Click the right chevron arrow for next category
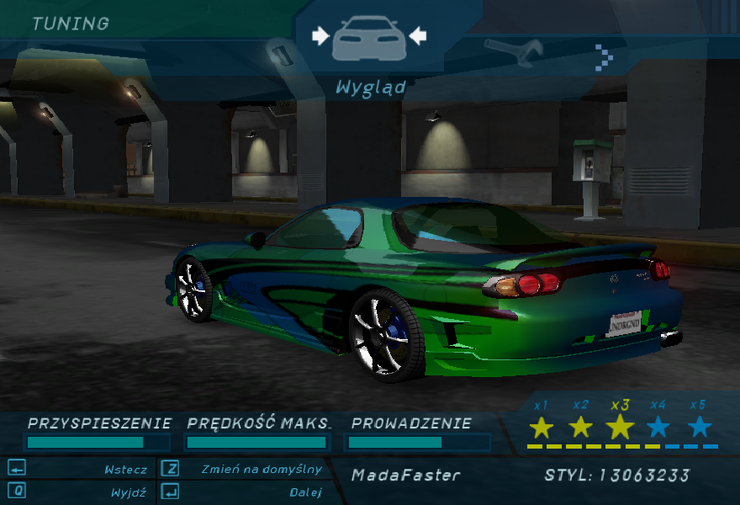740x505 pixels. click(603, 56)
